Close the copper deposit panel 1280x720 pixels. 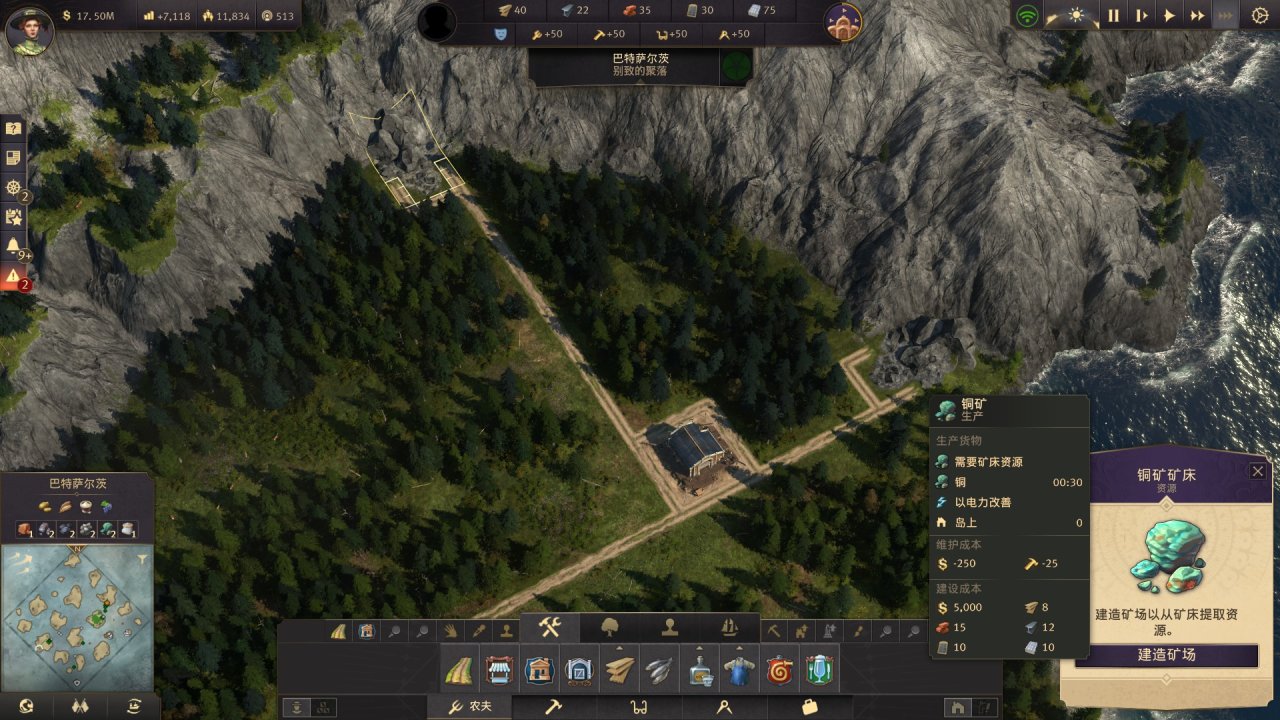1258,471
